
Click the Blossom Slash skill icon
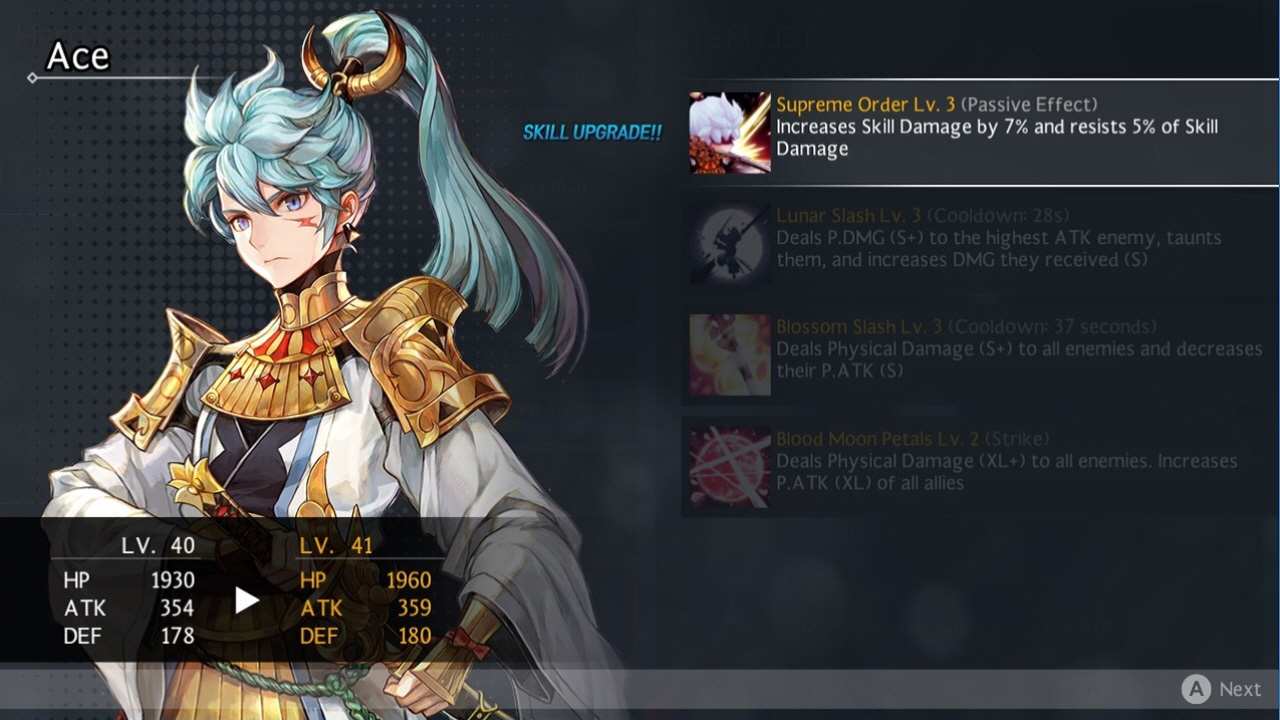tap(728, 354)
